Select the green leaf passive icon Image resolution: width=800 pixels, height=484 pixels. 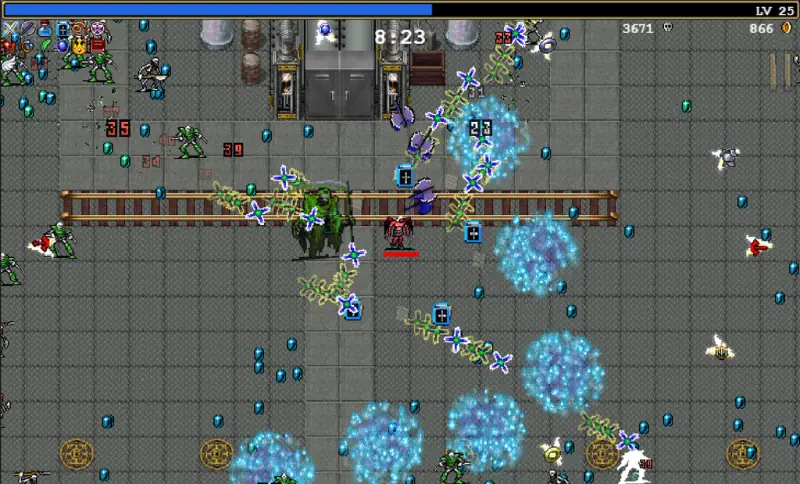point(45,45)
